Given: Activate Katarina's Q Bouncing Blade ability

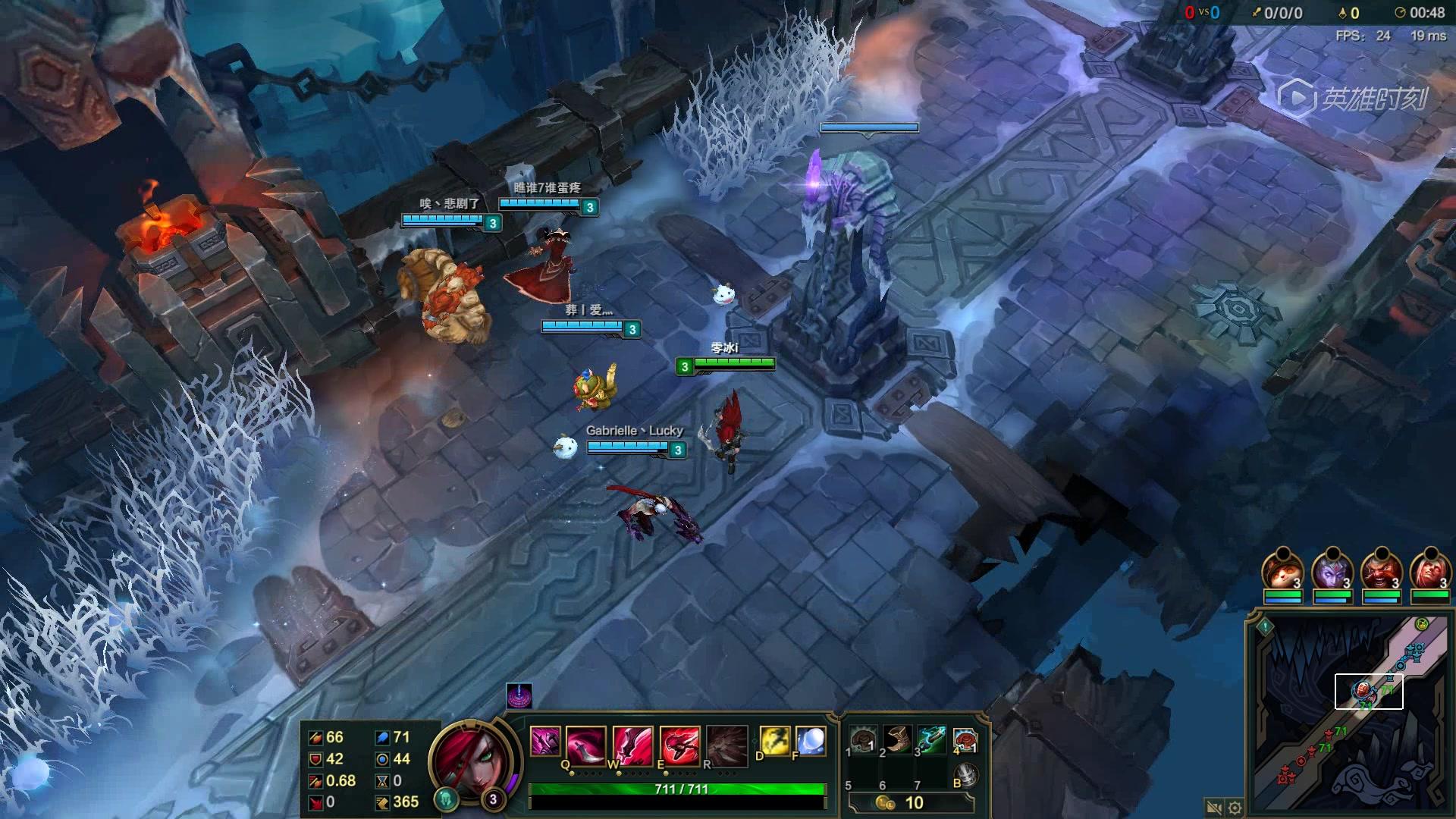Looking at the screenshot, I should click(x=586, y=743).
